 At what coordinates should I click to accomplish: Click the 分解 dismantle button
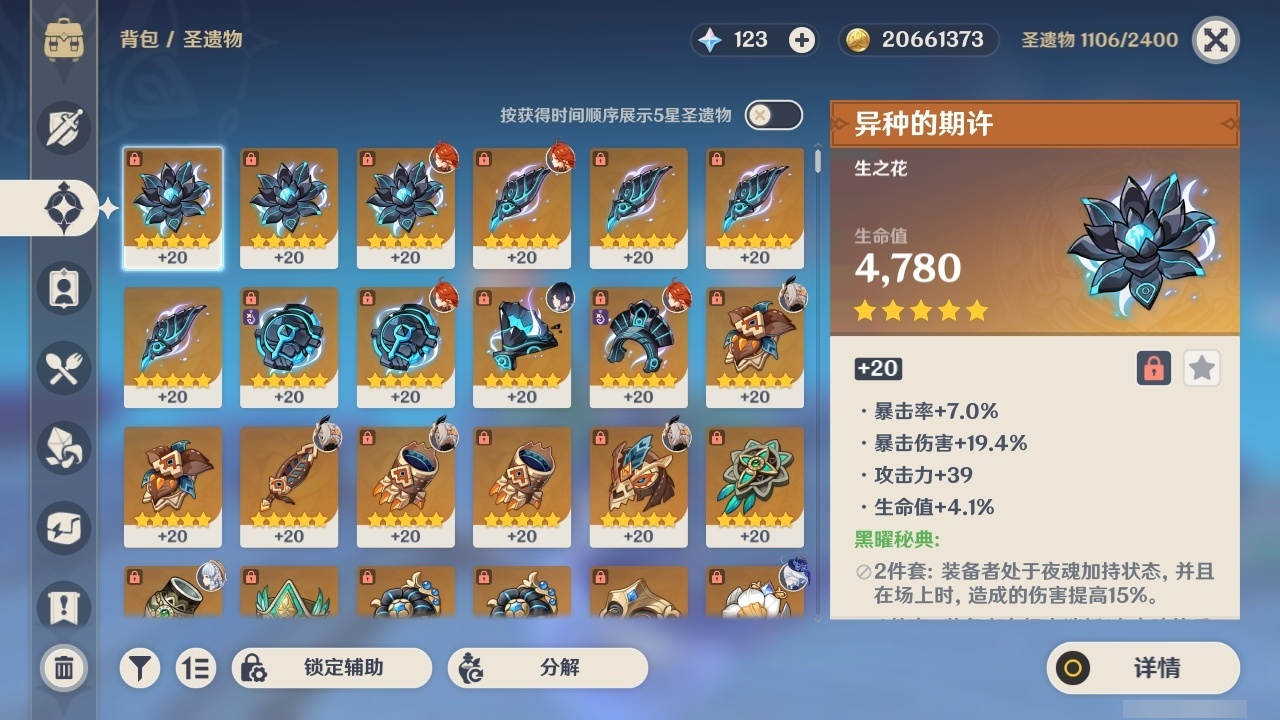coord(547,668)
